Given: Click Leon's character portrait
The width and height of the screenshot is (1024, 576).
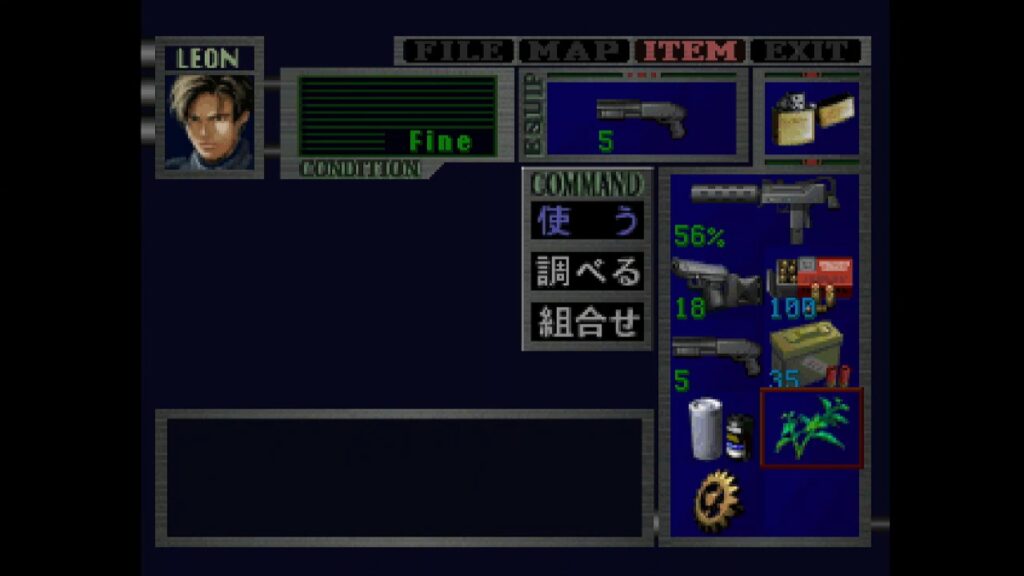Looking at the screenshot, I should (x=210, y=120).
